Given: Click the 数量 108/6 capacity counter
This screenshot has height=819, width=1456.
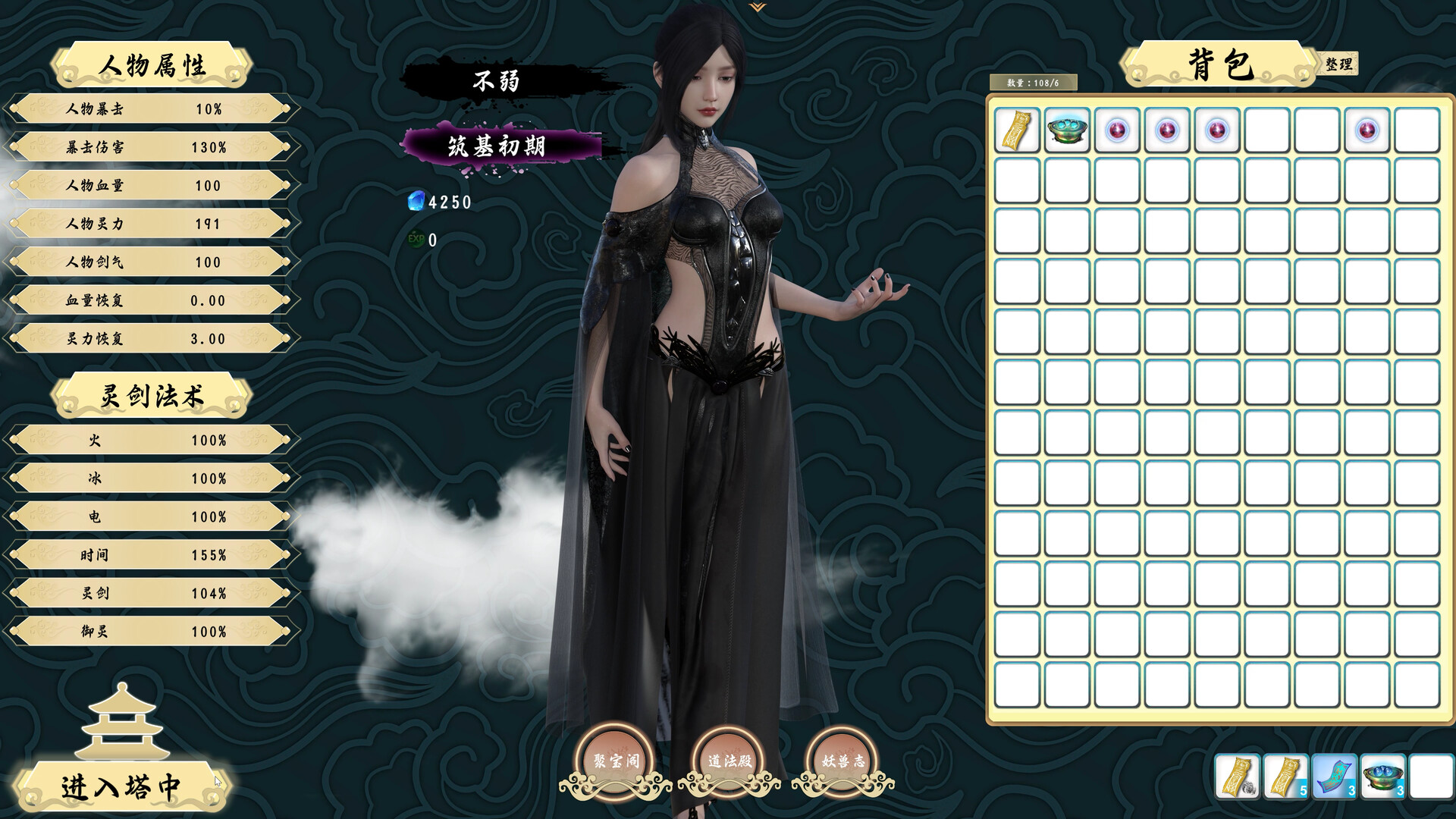Looking at the screenshot, I should coord(1035,83).
